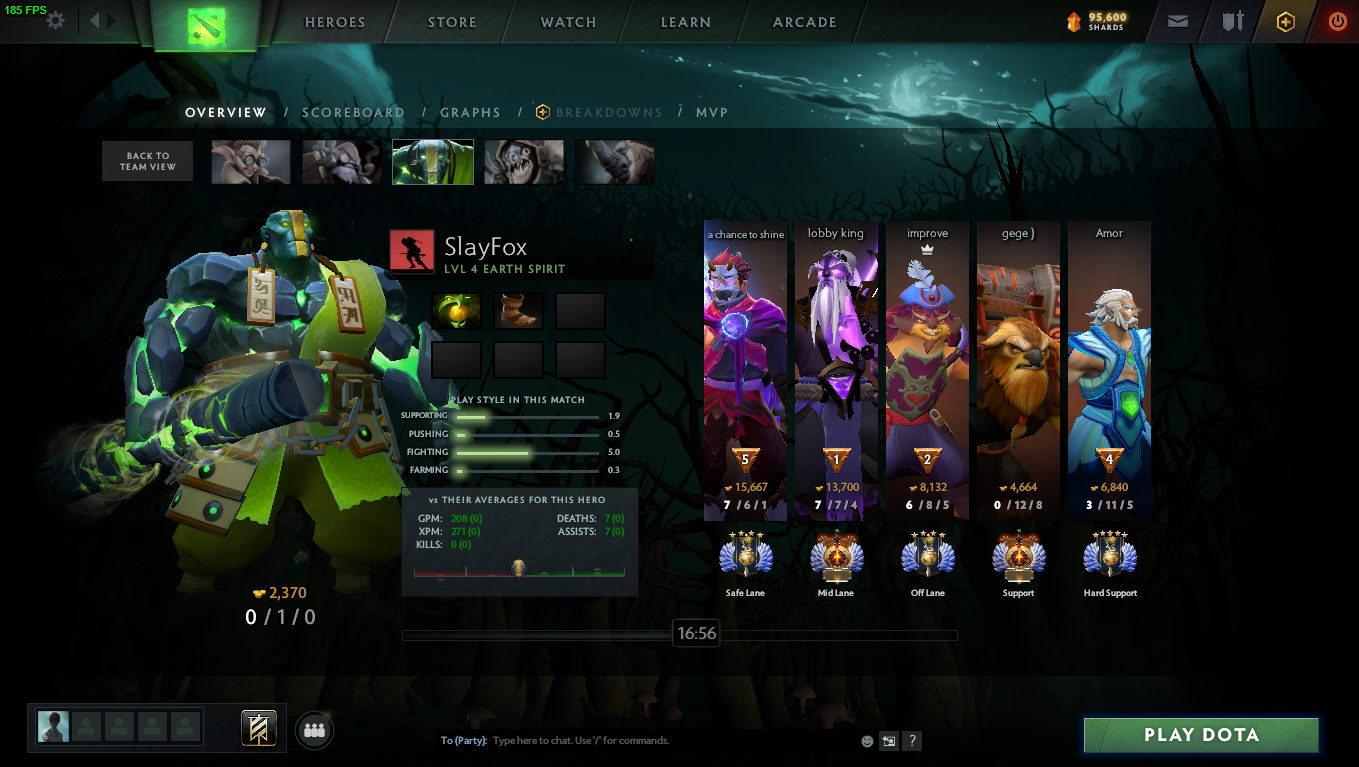Open the chat help question mark
Viewport: 1359px width, 767px height.
[x=912, y=741]
